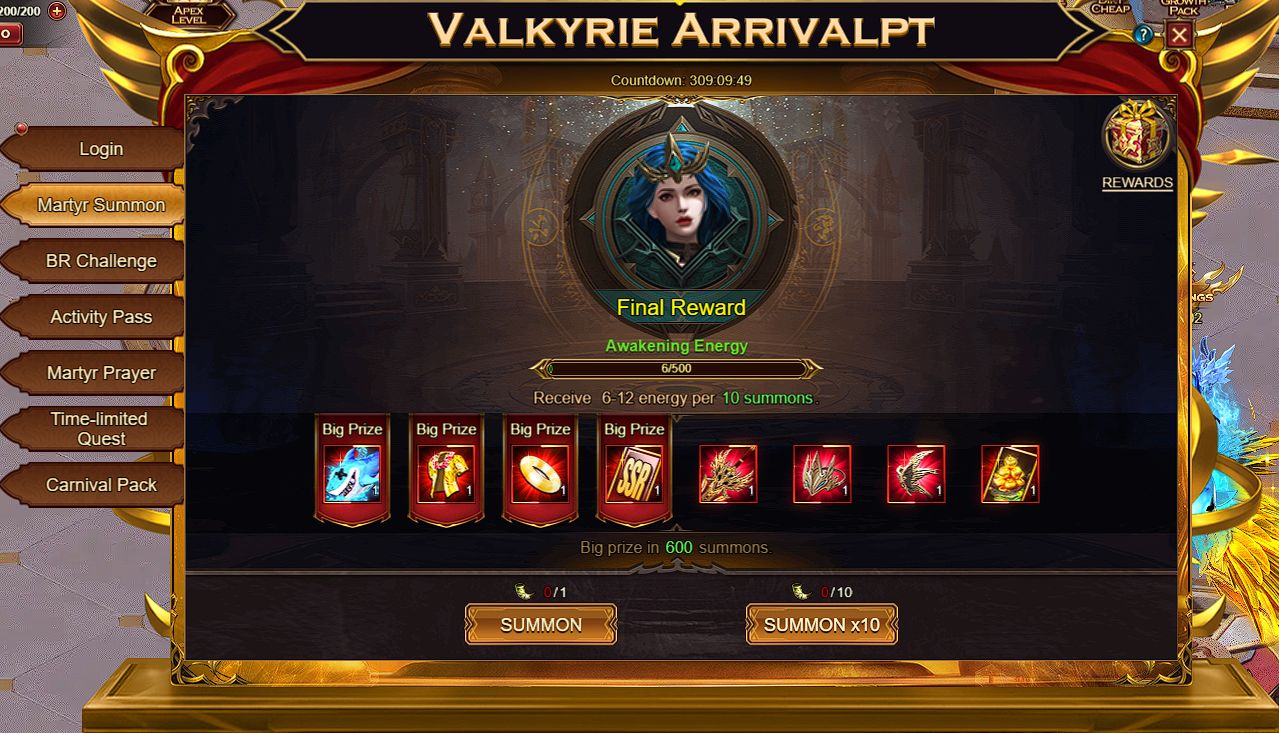Inspect the golden robe Big Prize
1279x733 pixels.
pyautogui.click(x=446, y=474)
